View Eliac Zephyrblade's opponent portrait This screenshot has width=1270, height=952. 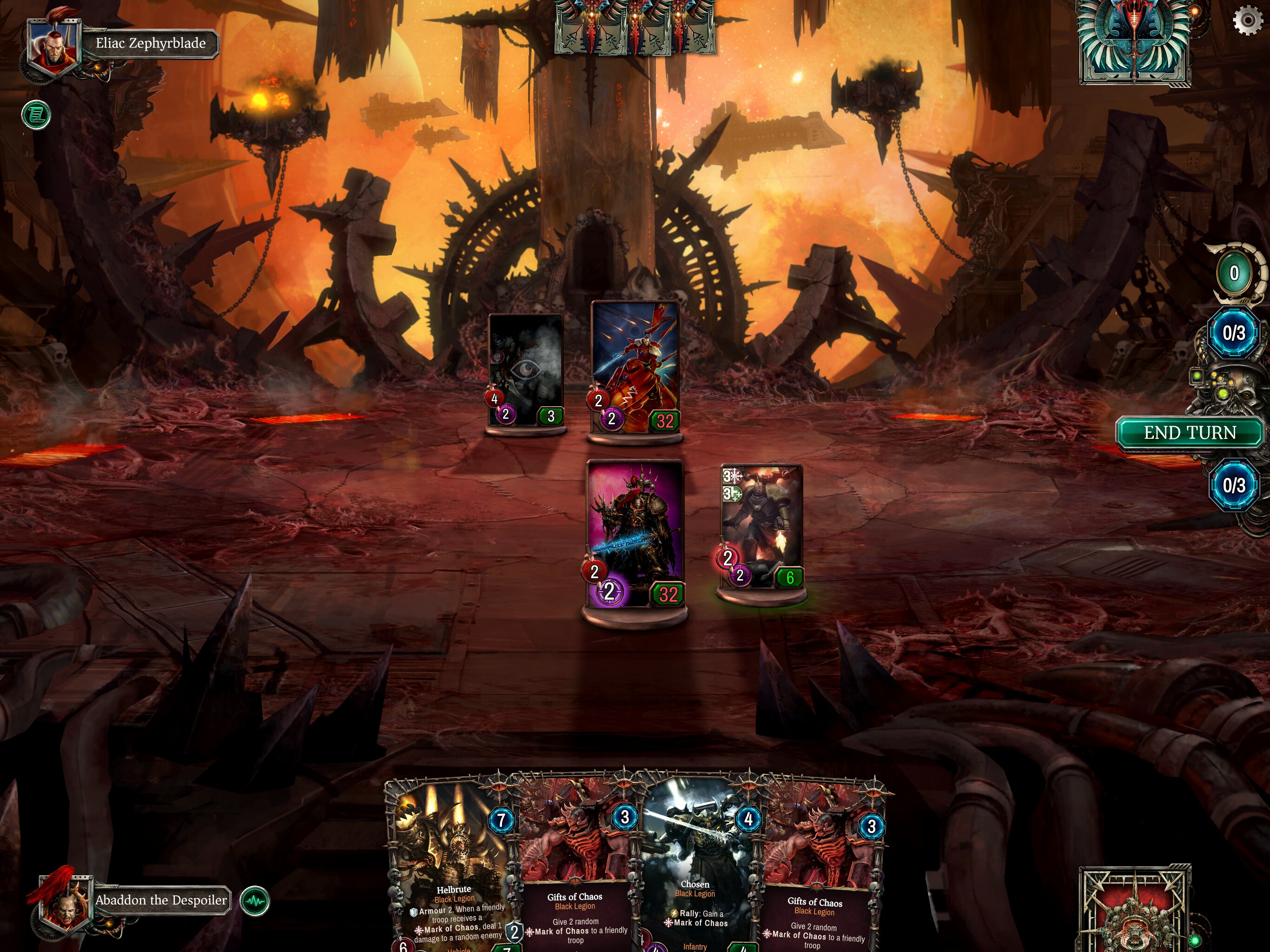(53, 46)
